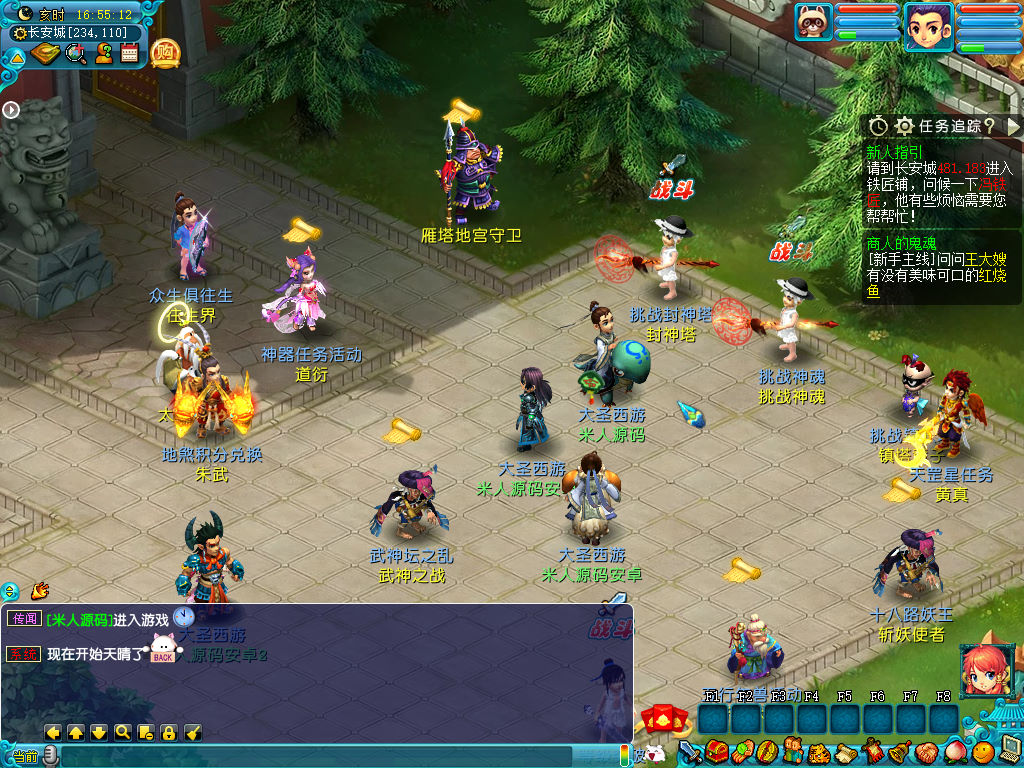Open the calendar schedule icon
Viewport: 1024px width, 768px height.
coord(129,53)
